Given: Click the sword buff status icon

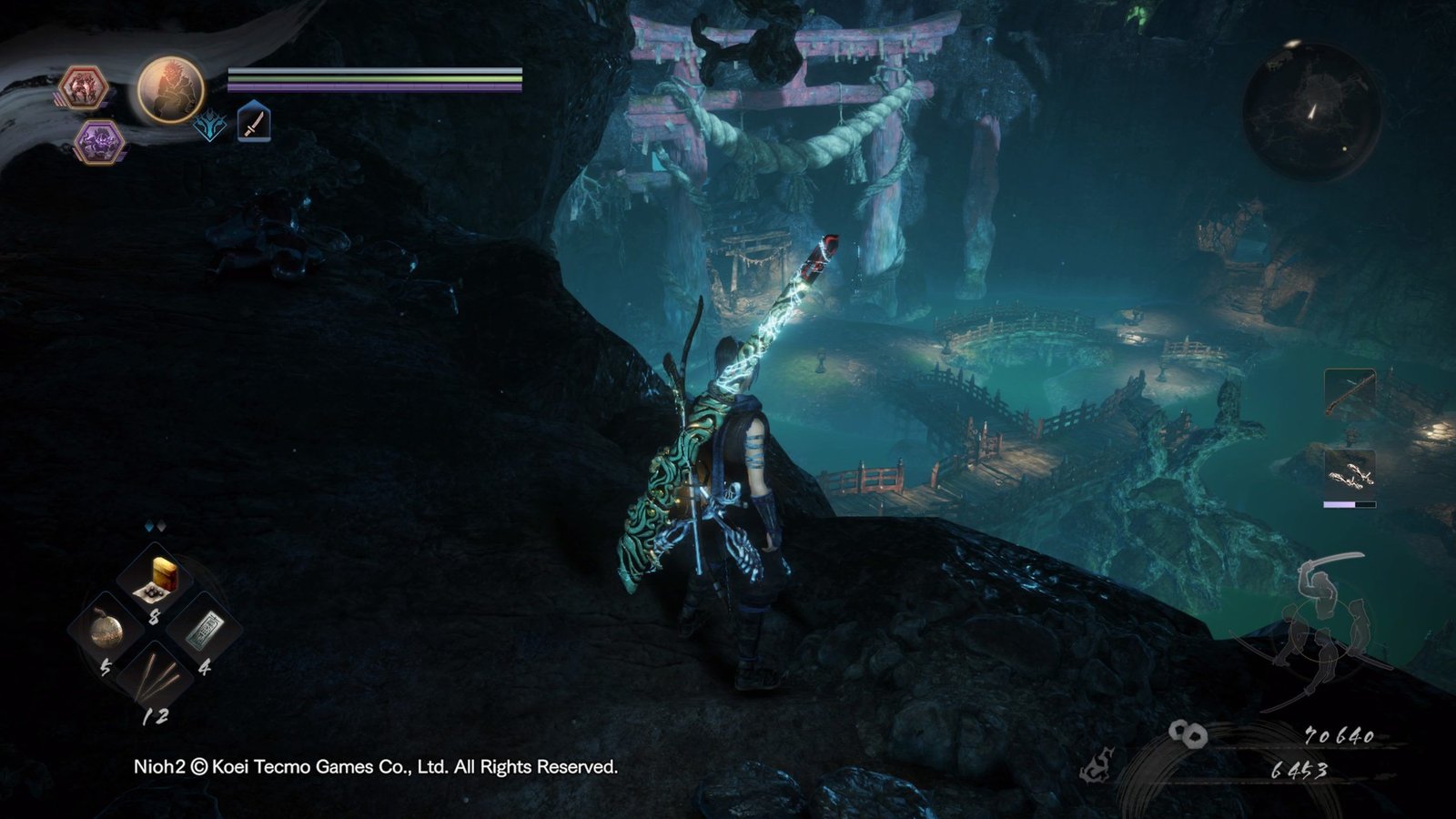Looking at the screenshot, I should [254, 123].
